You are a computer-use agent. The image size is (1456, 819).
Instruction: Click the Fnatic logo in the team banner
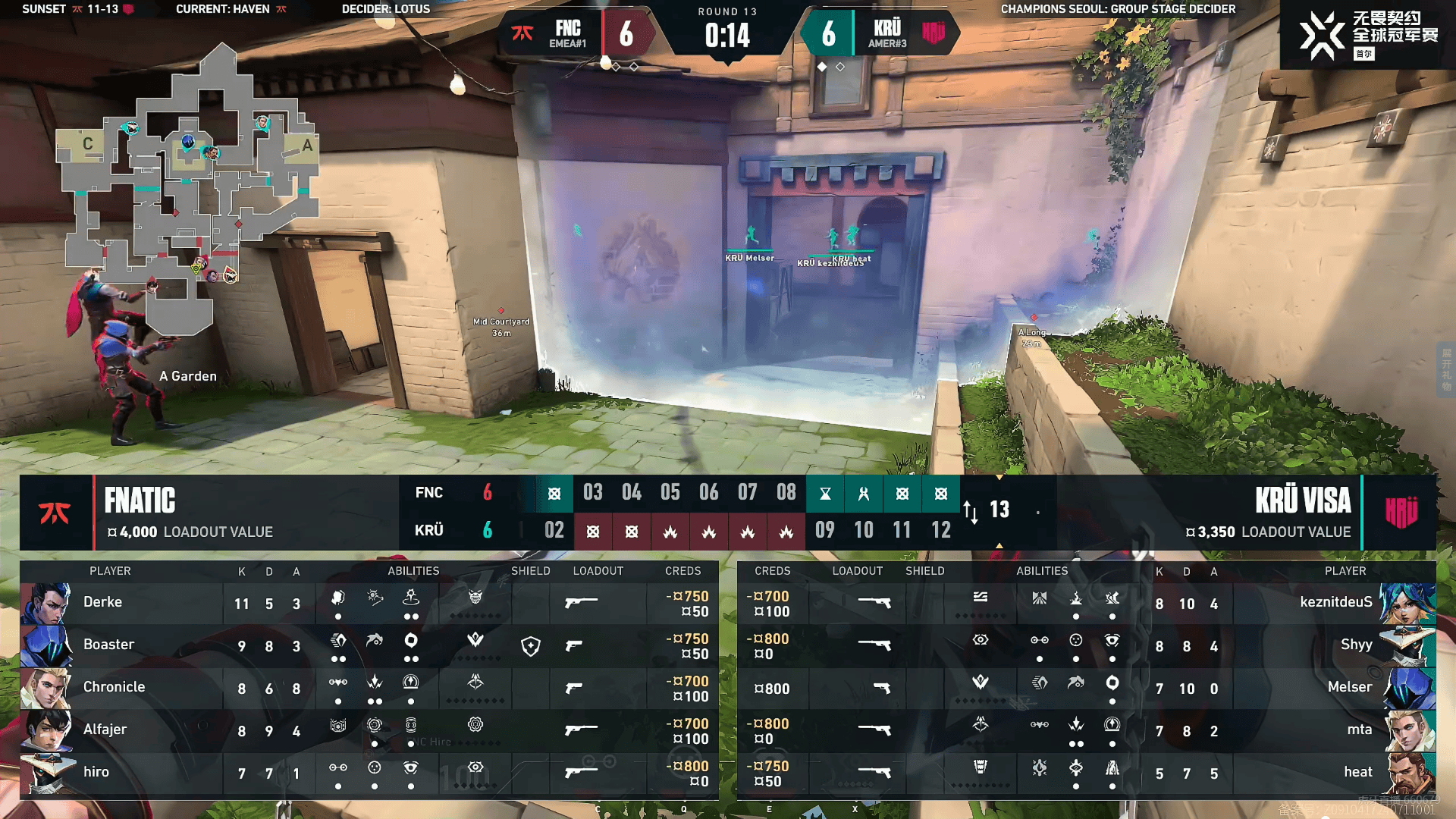point(55,513)
